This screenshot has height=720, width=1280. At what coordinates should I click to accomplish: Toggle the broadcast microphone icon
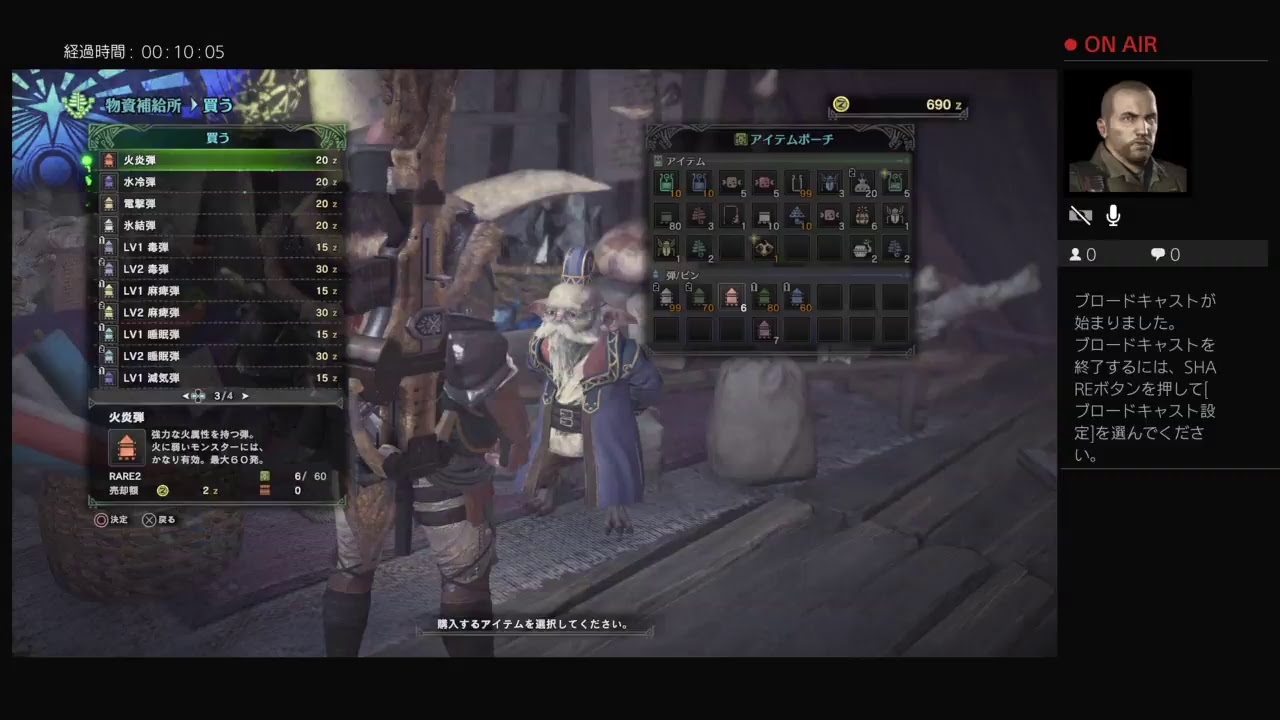tap(1113, 215)
